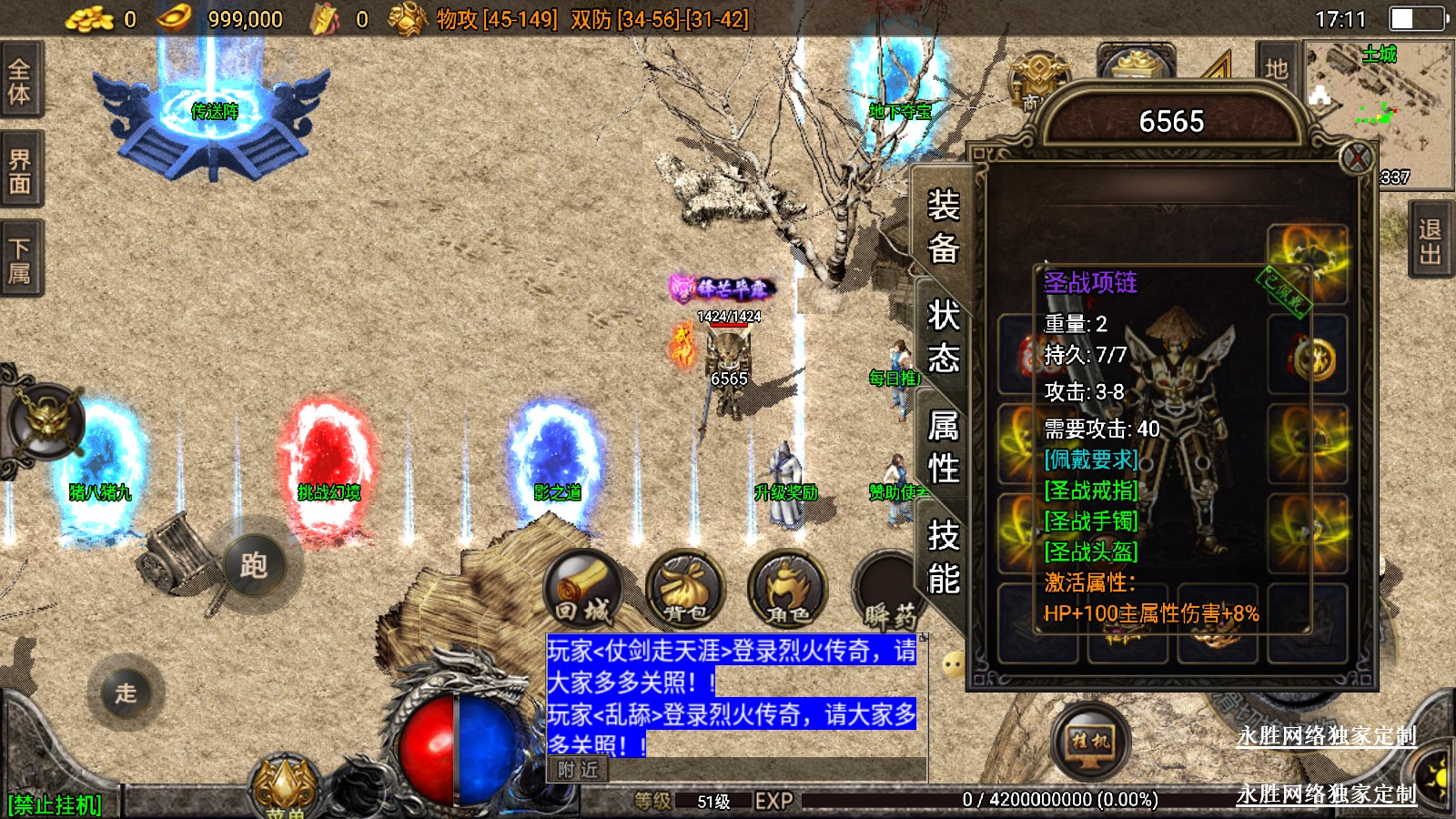Tap the 全体 button on left edge

20,80
